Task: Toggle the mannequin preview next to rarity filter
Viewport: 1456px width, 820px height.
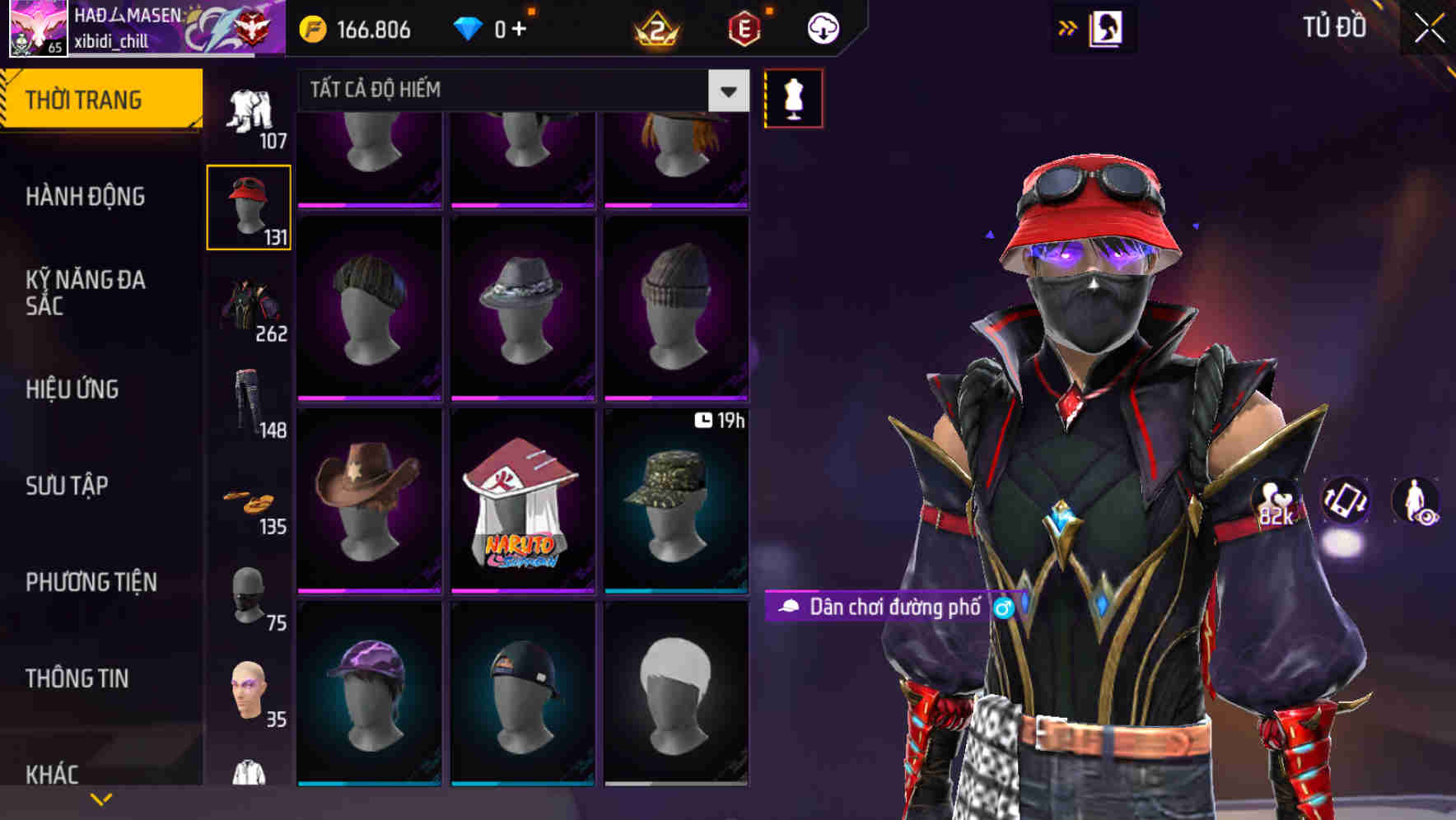Action: coord(793,97)
